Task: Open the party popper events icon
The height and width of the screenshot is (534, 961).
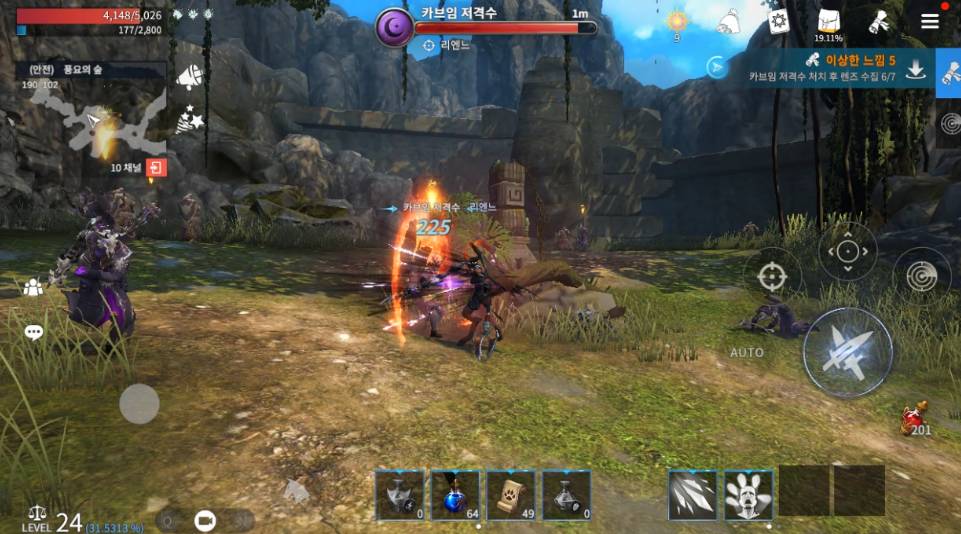Action: coord(188,121)
